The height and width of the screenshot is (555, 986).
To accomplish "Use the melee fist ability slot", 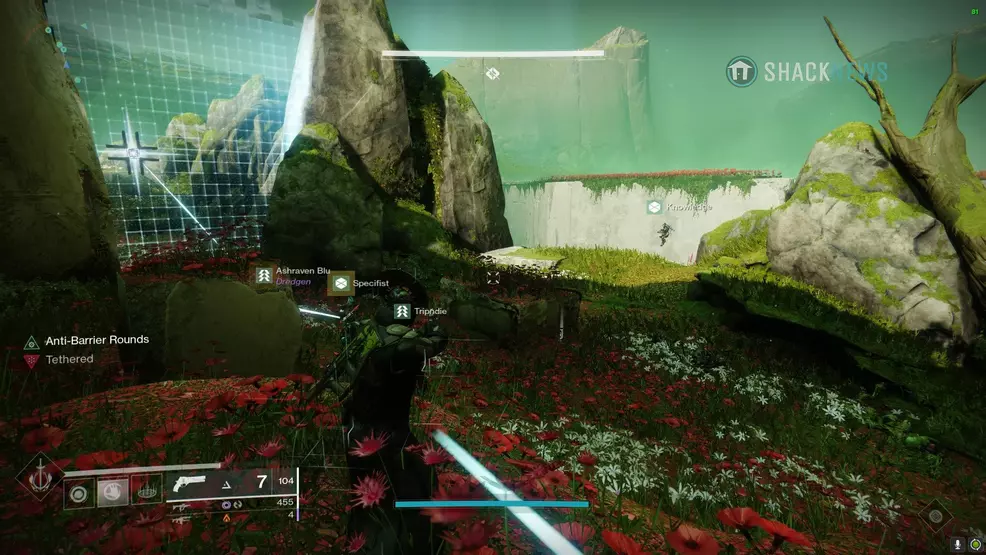I will [113, 492].
